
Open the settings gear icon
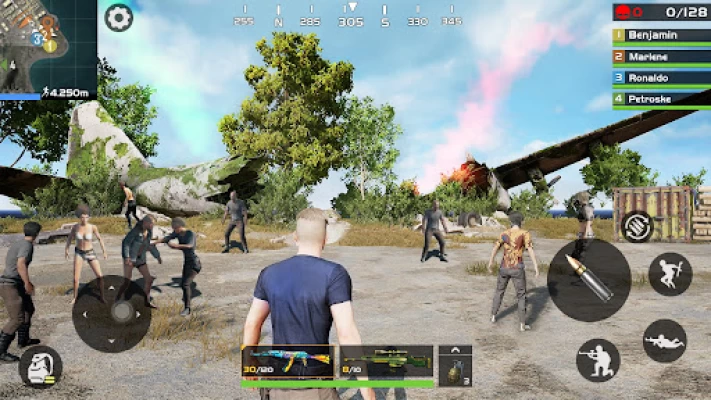pyautogui.click(x=118, y=17)
